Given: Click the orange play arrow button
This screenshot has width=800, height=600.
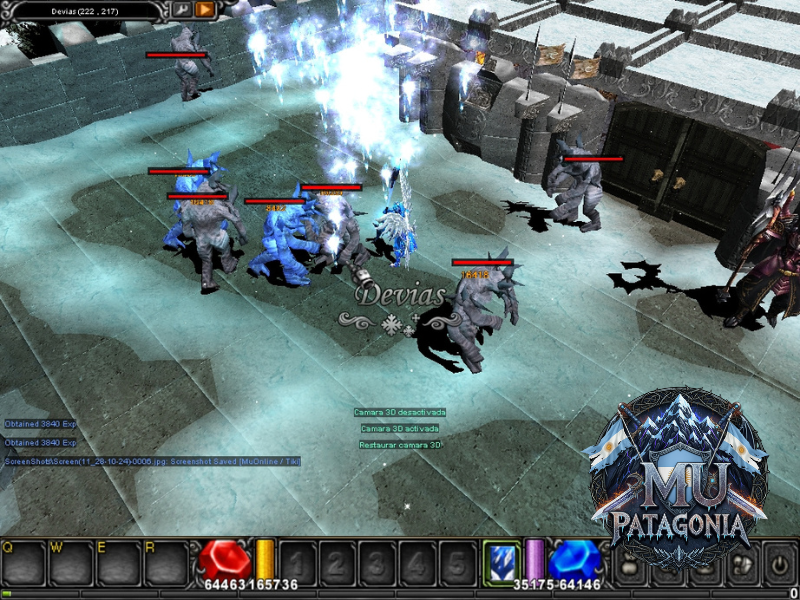Looking at the screenshot, I should tap(205, 9).
